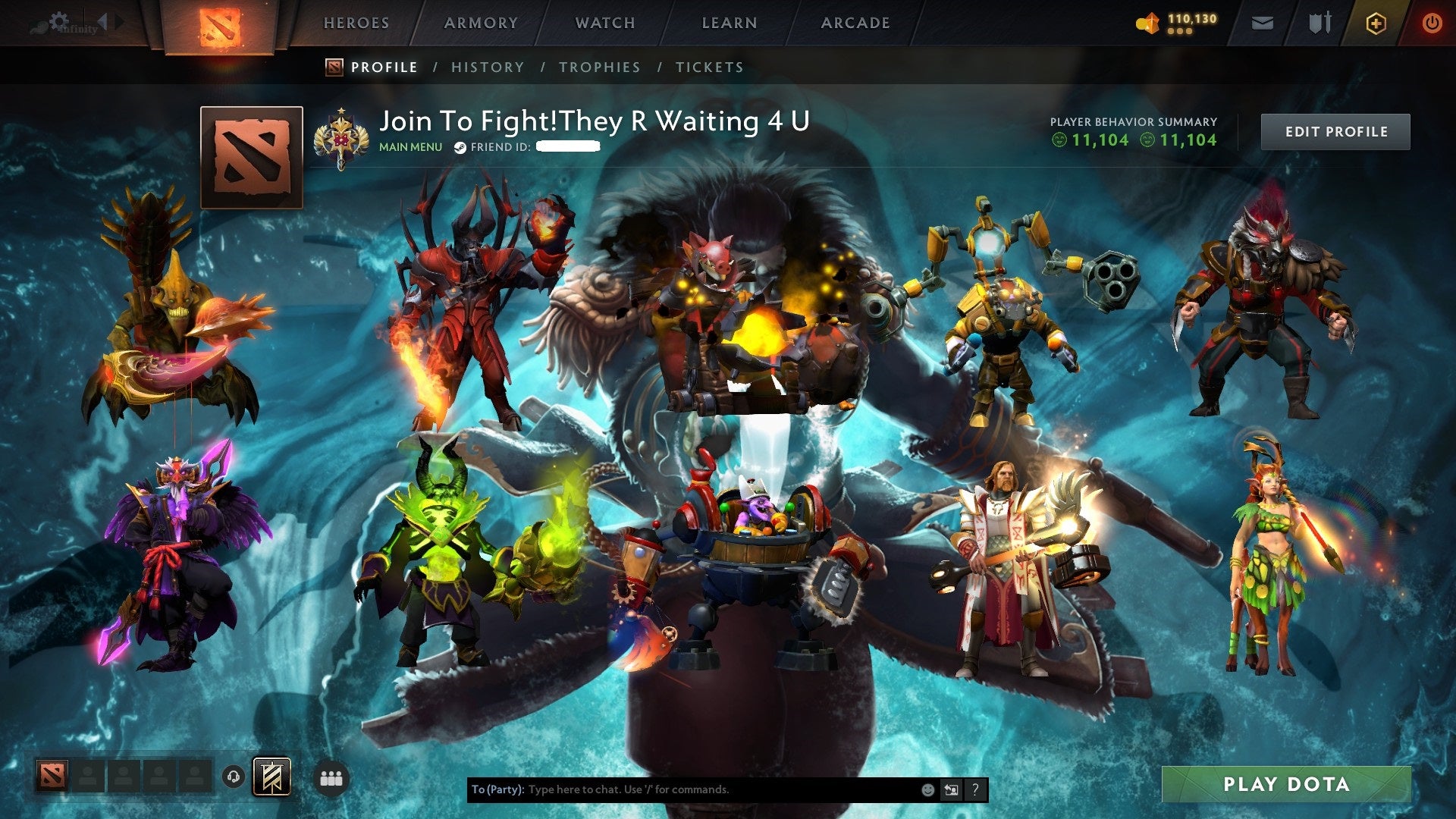
Task: Toggle chat commands help with the question mark
Action: (975, 789)
